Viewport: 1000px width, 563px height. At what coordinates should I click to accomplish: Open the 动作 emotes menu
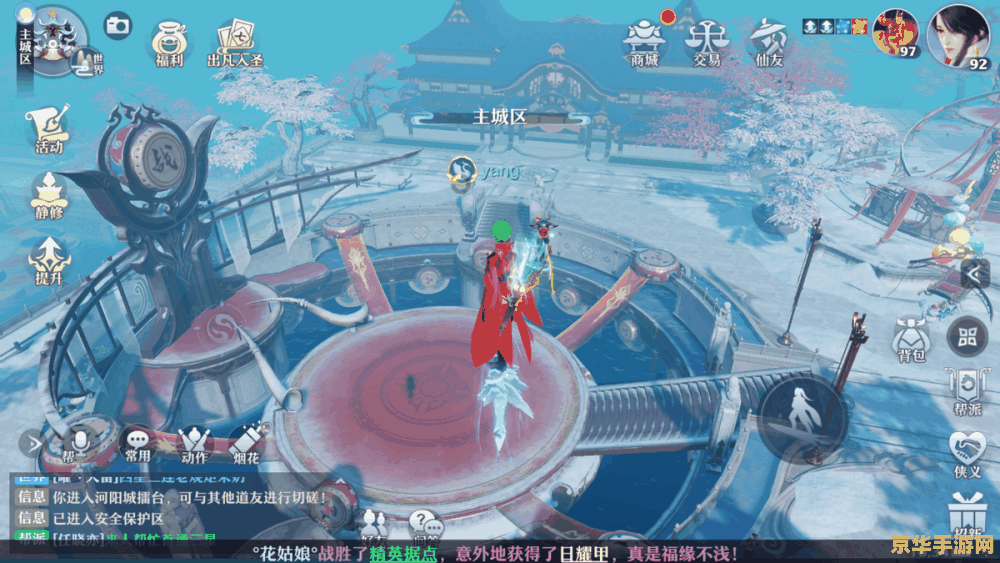click(193, 443)
